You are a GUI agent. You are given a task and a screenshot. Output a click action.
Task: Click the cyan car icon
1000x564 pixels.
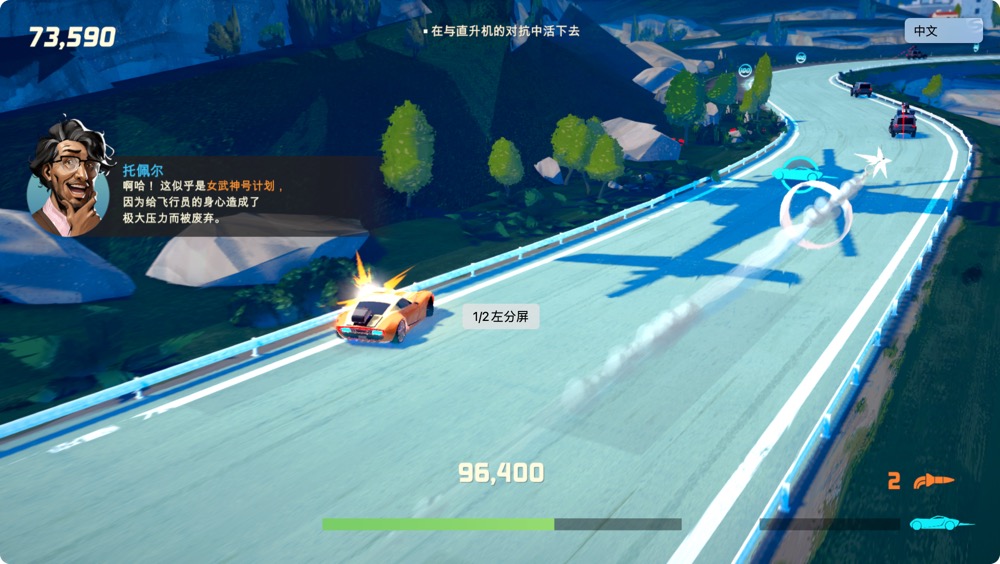tap(940, 523)
